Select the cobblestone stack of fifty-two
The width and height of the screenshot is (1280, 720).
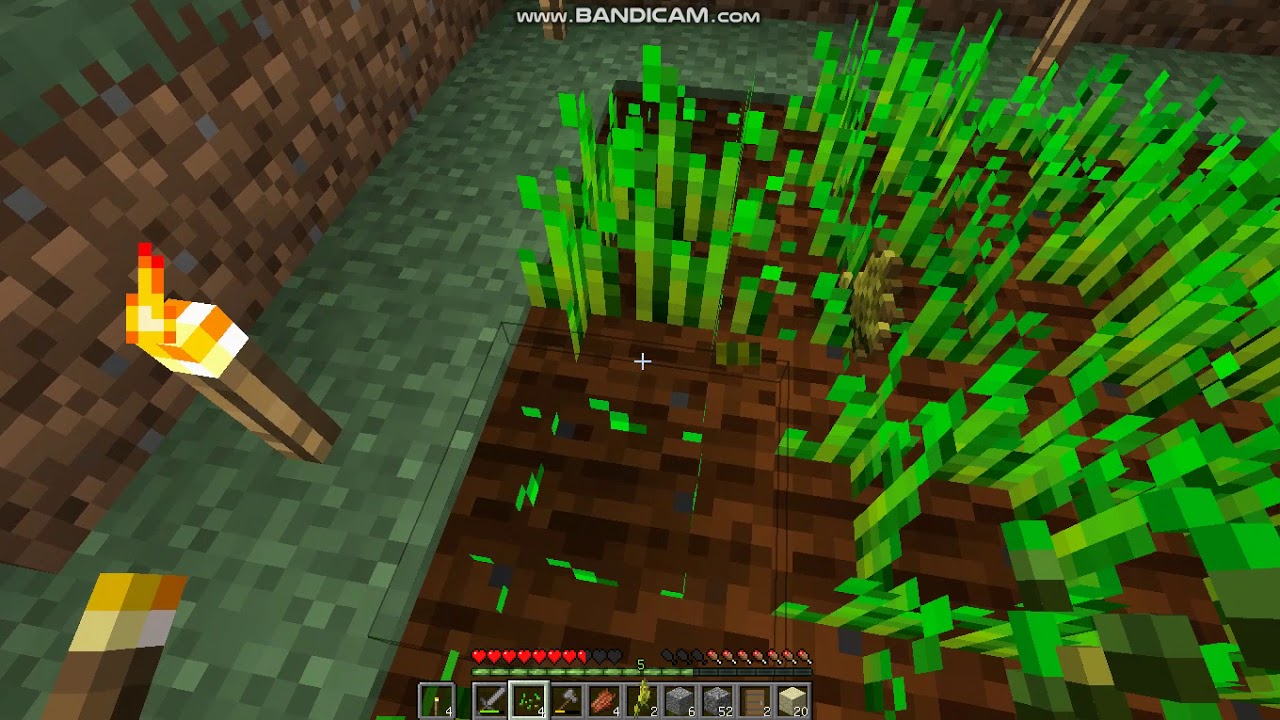(x=717, y=698)
